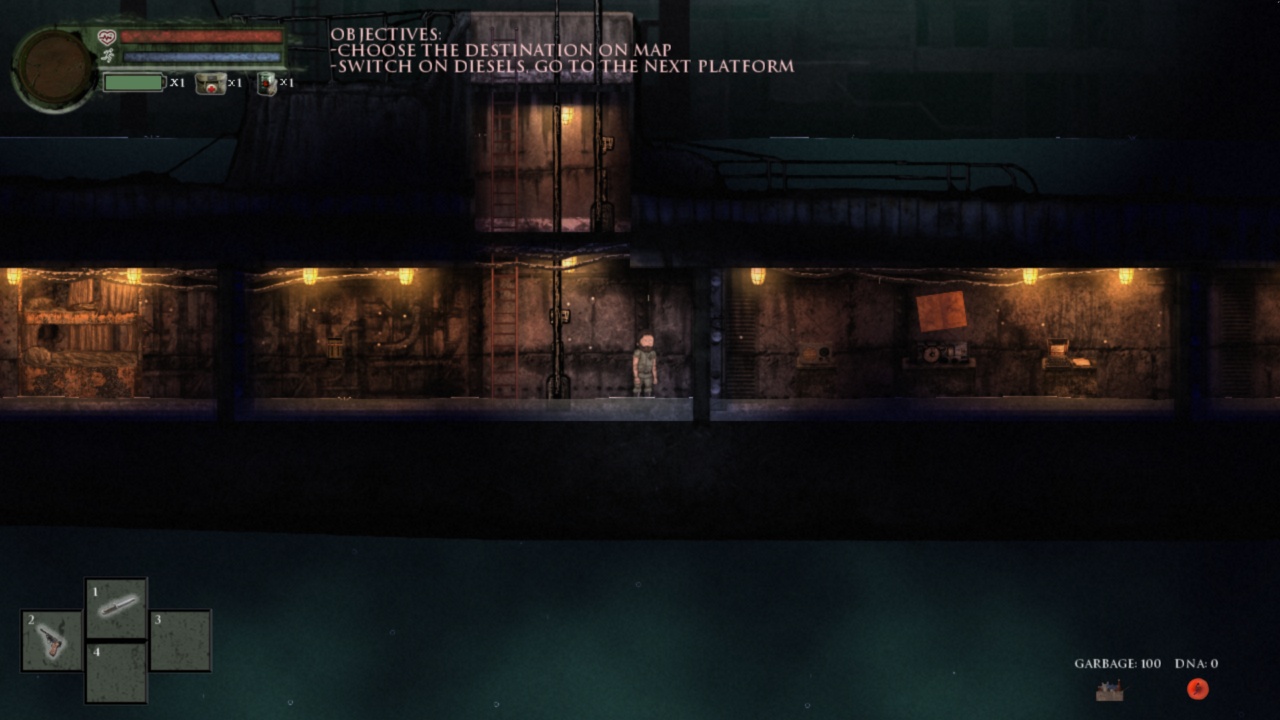The width and height of the screenshot is (1280, 720).
Task: Click the SWITCH ON DIESELS objective line
Action: [x=560, y=66]
